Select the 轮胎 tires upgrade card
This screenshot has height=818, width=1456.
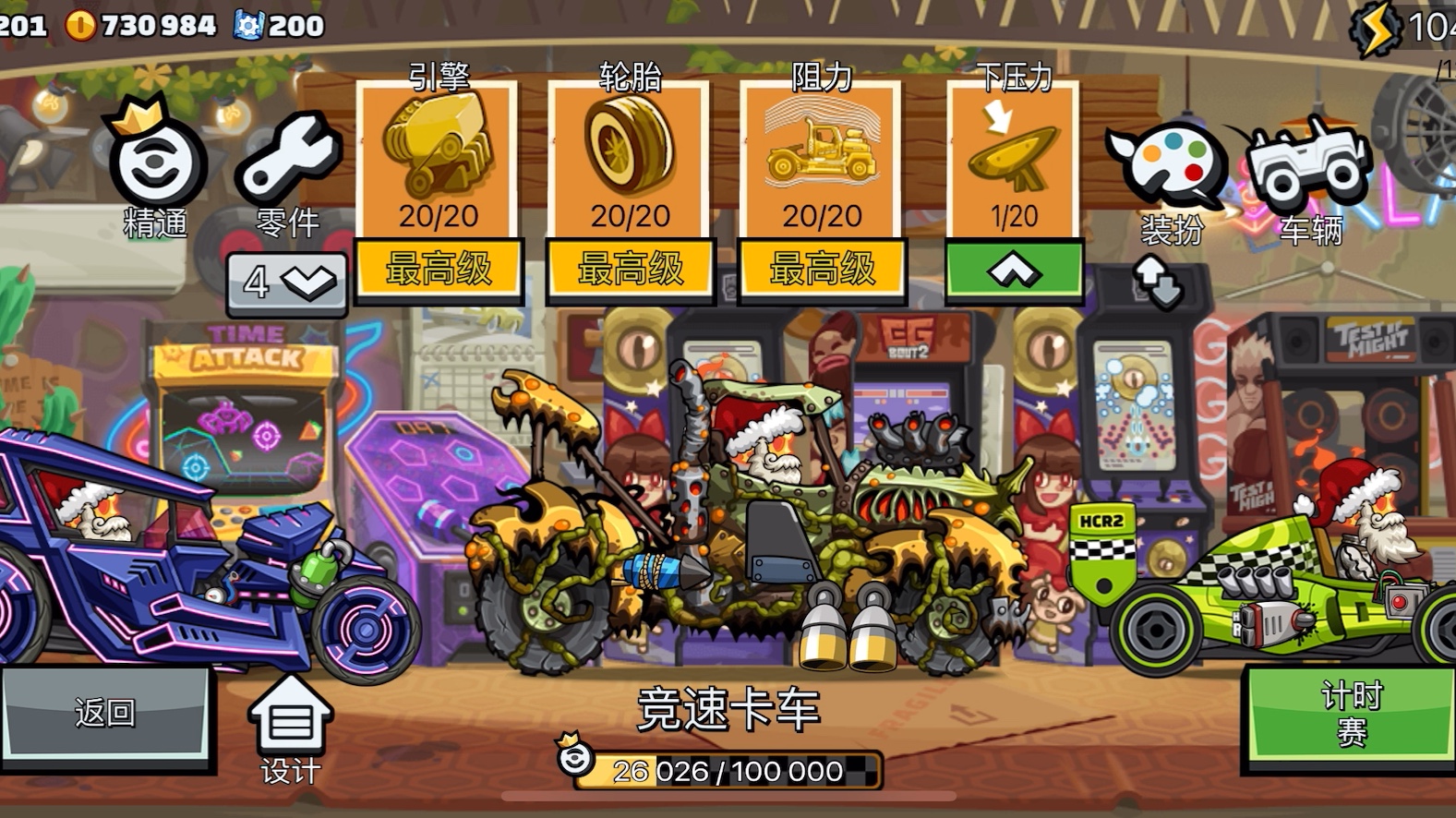pyautogui.click(x=630, y=159)
